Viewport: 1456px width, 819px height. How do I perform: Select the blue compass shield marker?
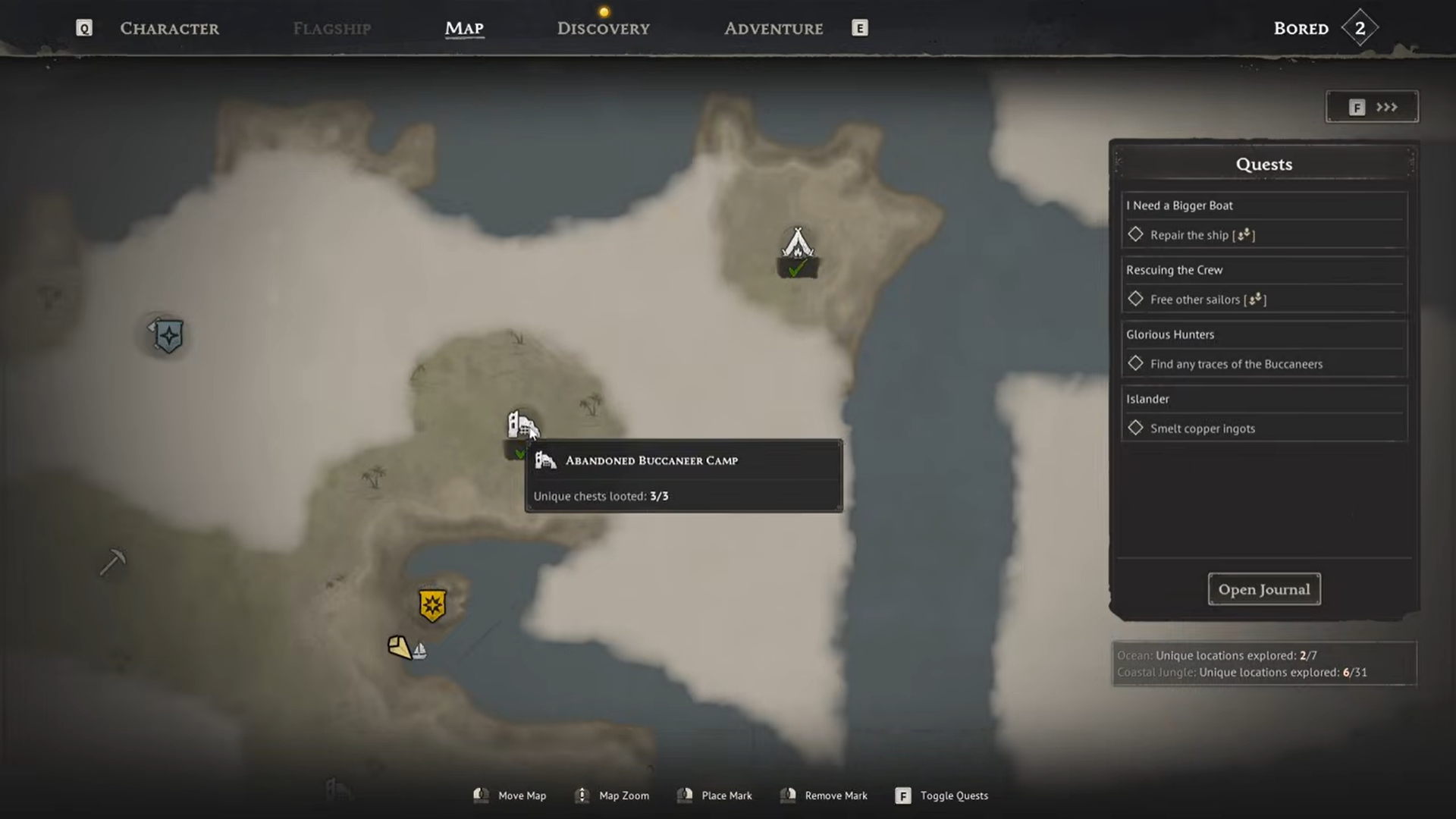pos(168,336)
